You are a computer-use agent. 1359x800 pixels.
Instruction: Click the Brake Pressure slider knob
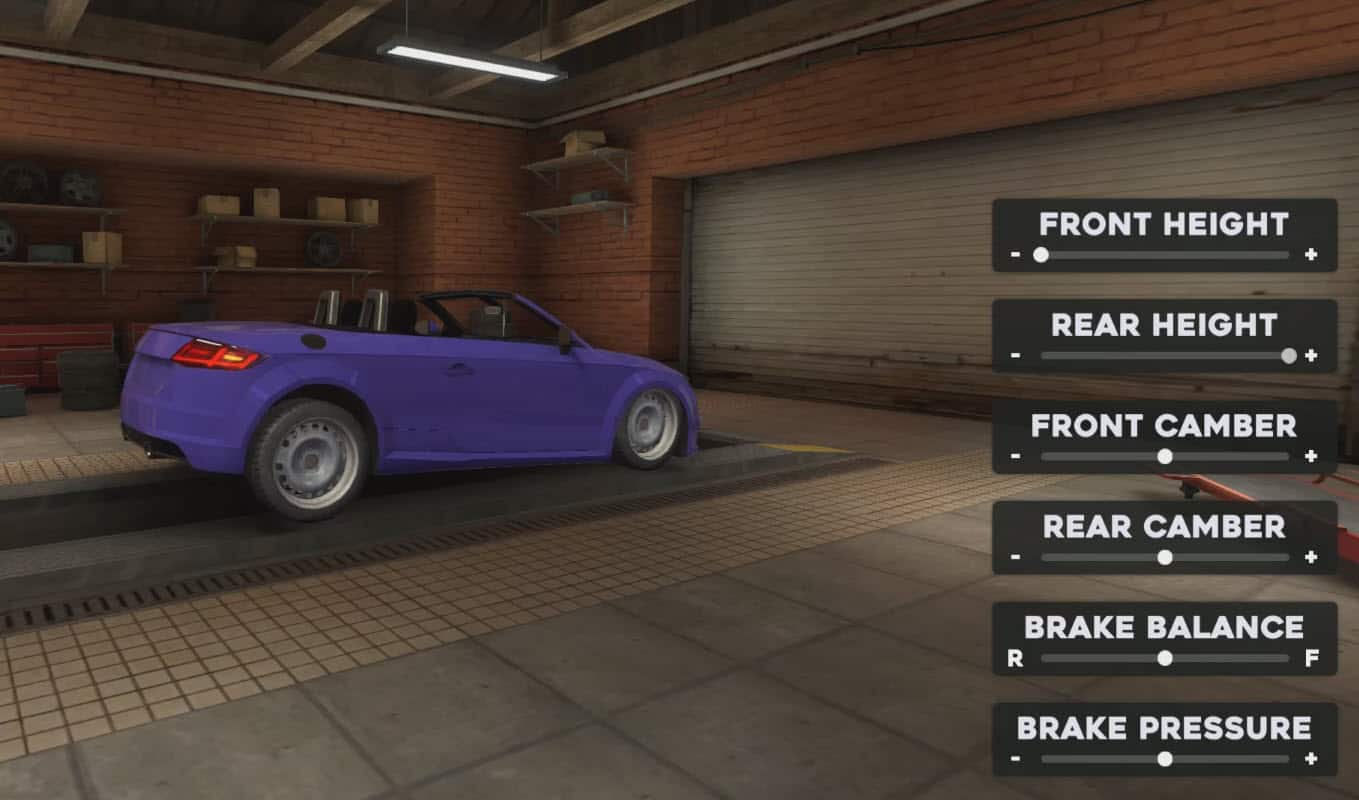(x=1164, y=760)
